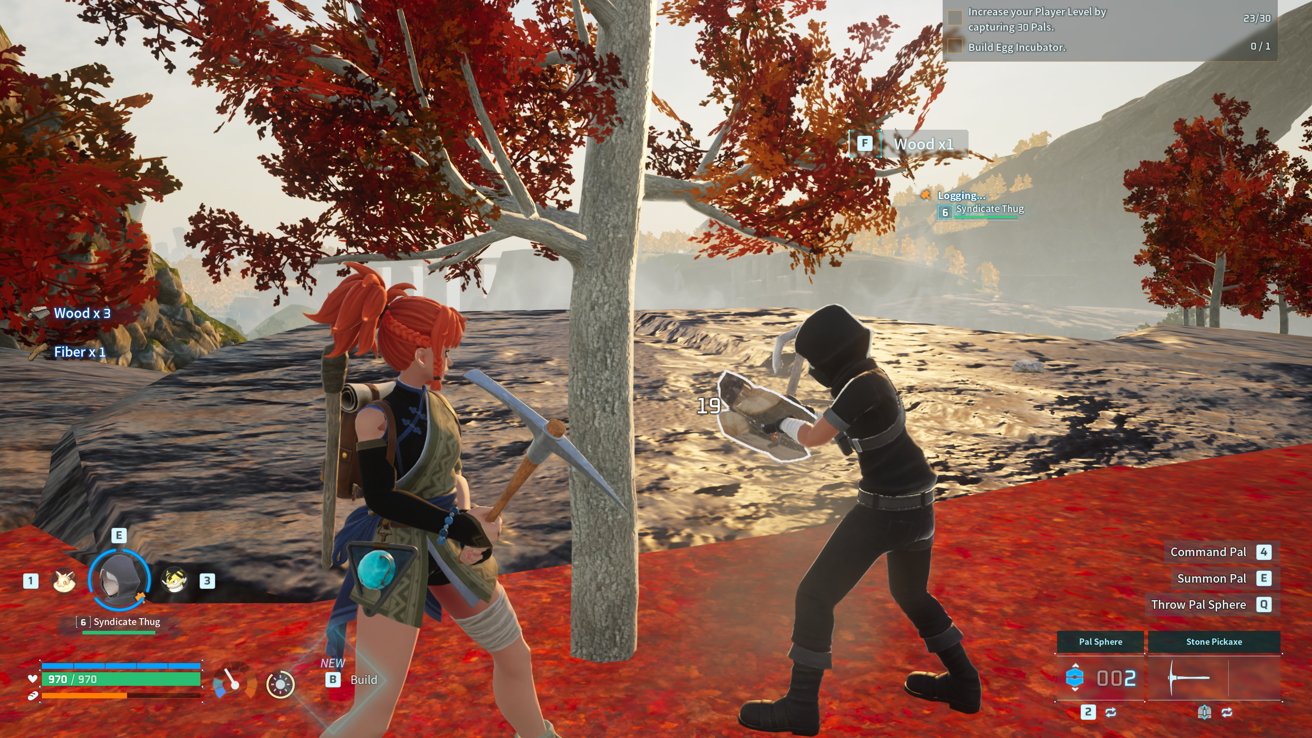This screenshot has height=738, width=1312.
Task: Click the swap arrows under Stone Pickaxe
Action: click(x=1226, y=712)
